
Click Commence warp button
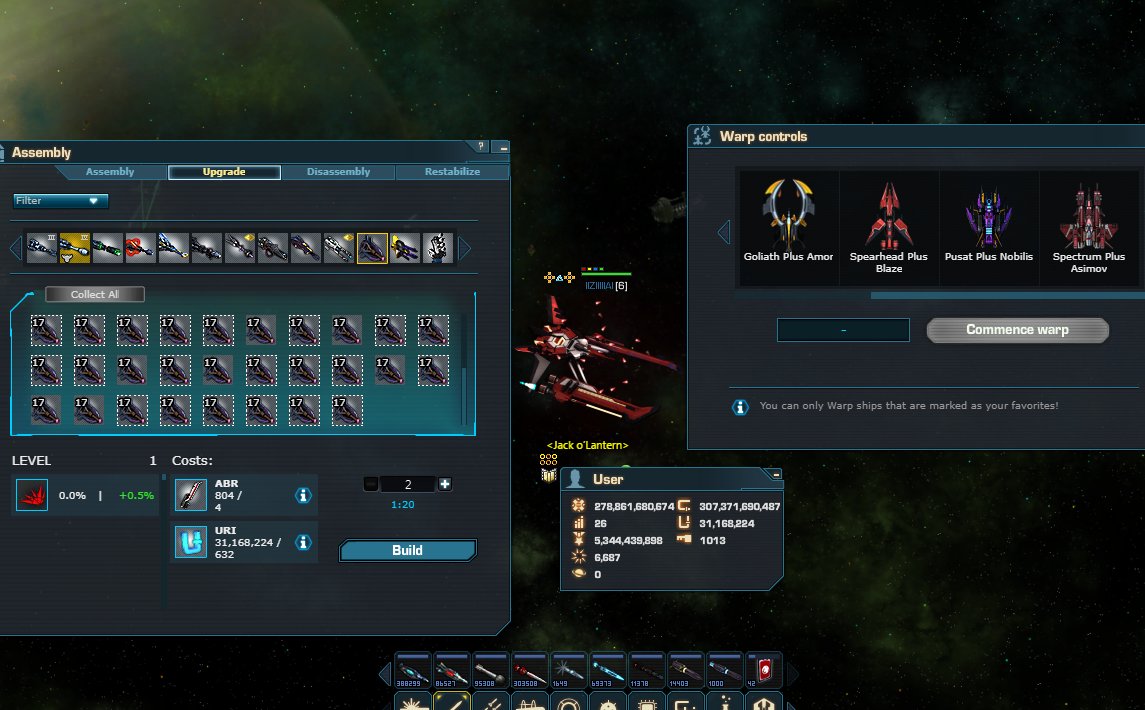coord(1017,330)
